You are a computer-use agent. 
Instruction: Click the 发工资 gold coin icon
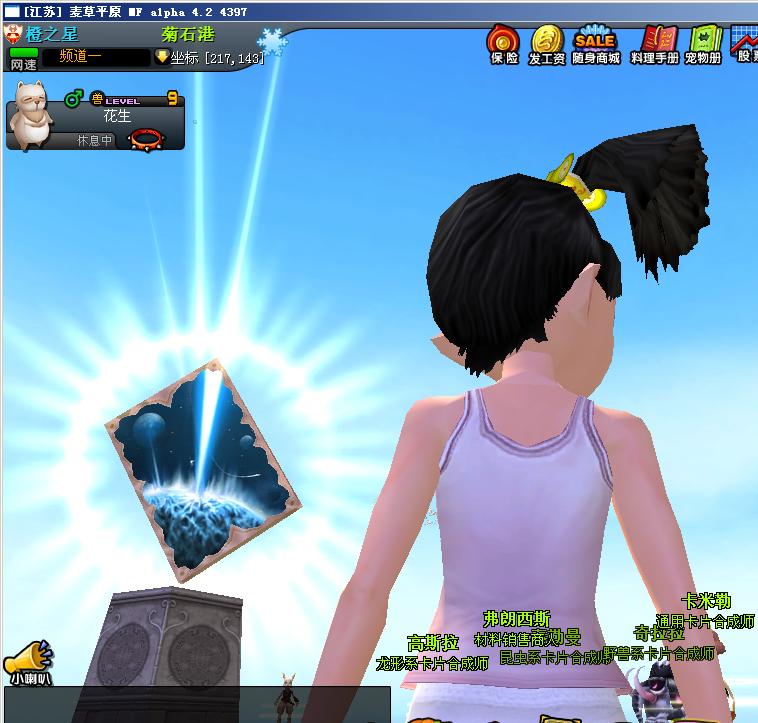tap(546, 42)
